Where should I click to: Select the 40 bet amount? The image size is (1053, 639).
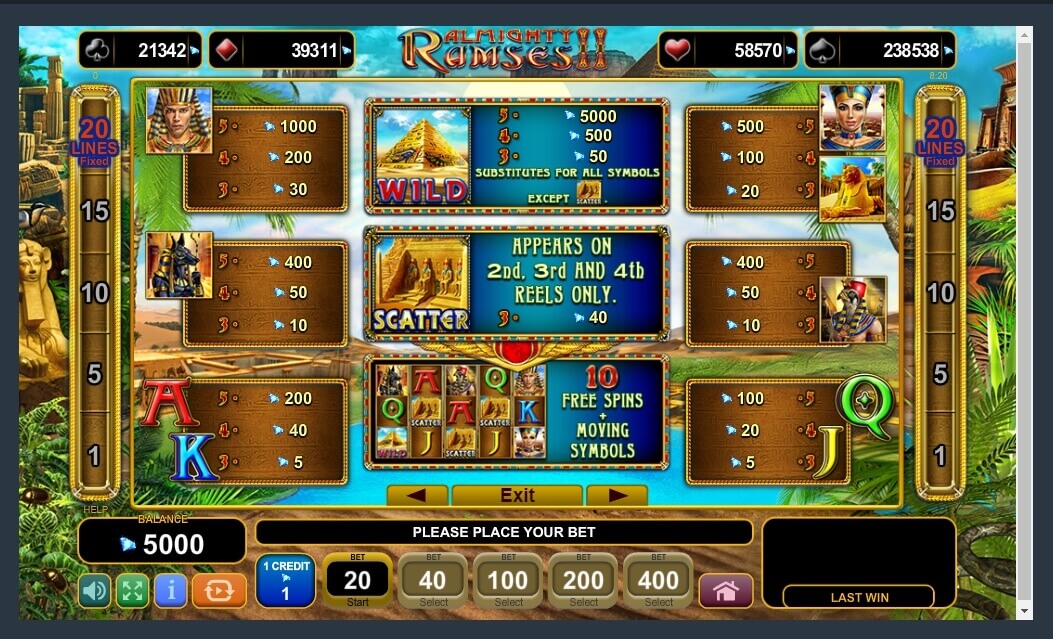click(433, 581)
